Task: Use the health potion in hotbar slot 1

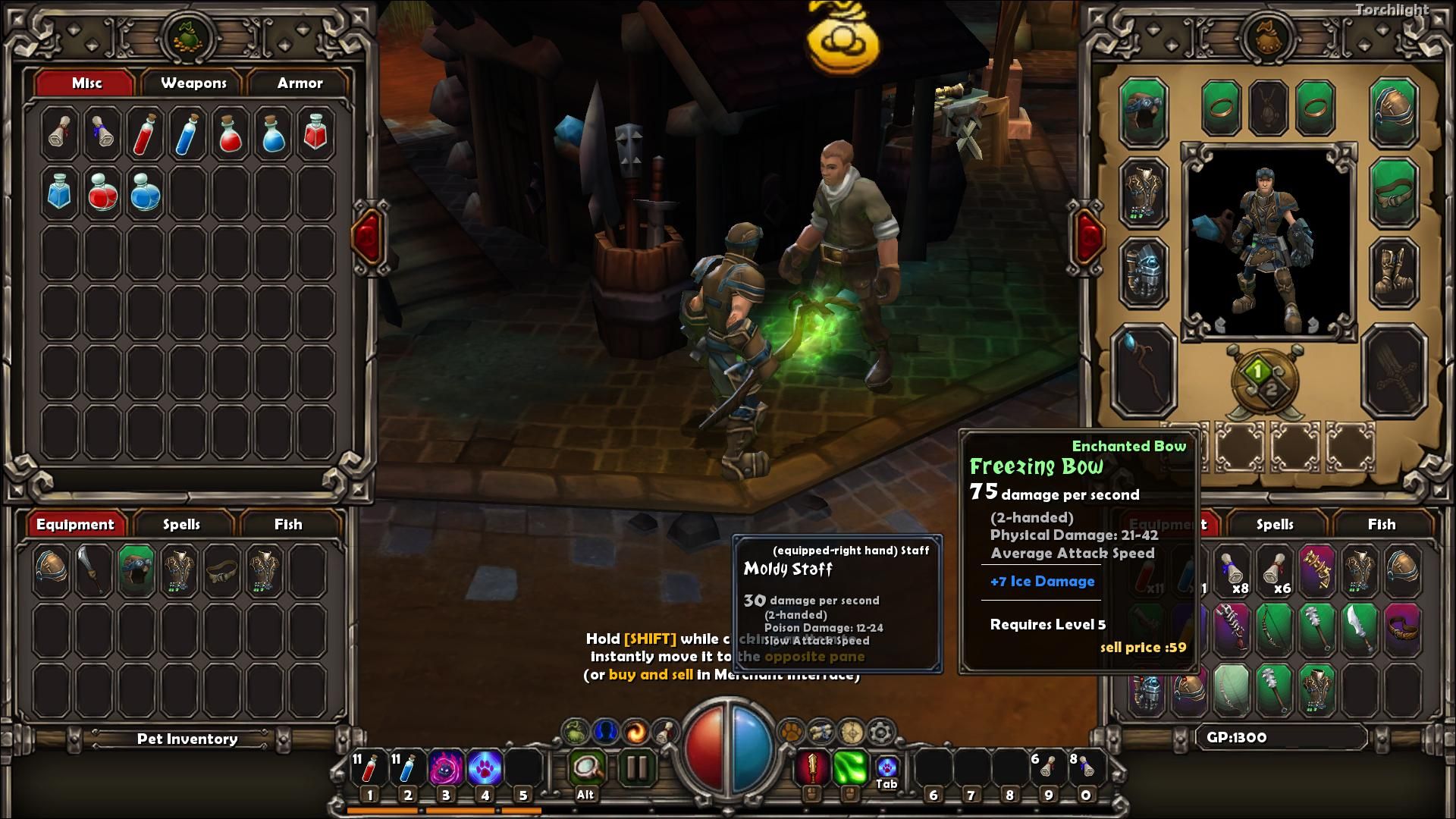Action: click(x=369, y=767)
